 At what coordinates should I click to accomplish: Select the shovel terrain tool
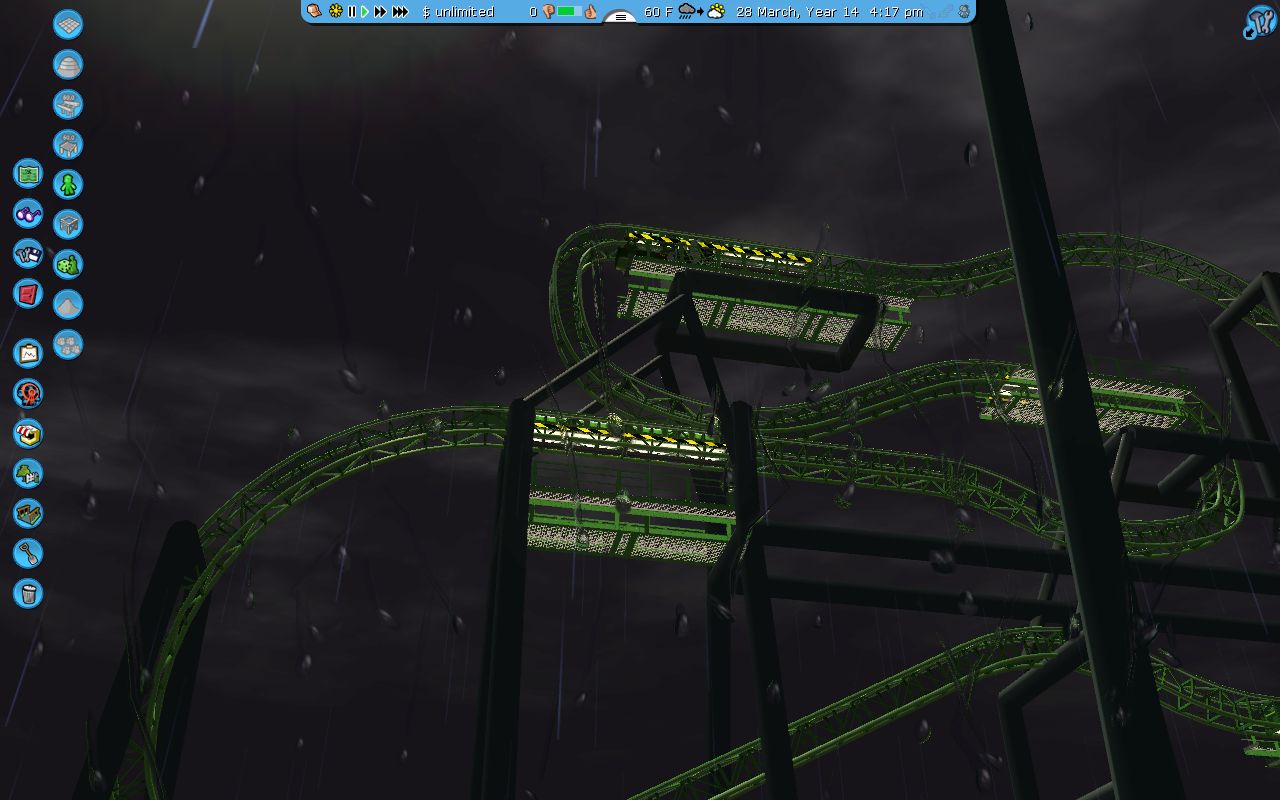point(28,553)
